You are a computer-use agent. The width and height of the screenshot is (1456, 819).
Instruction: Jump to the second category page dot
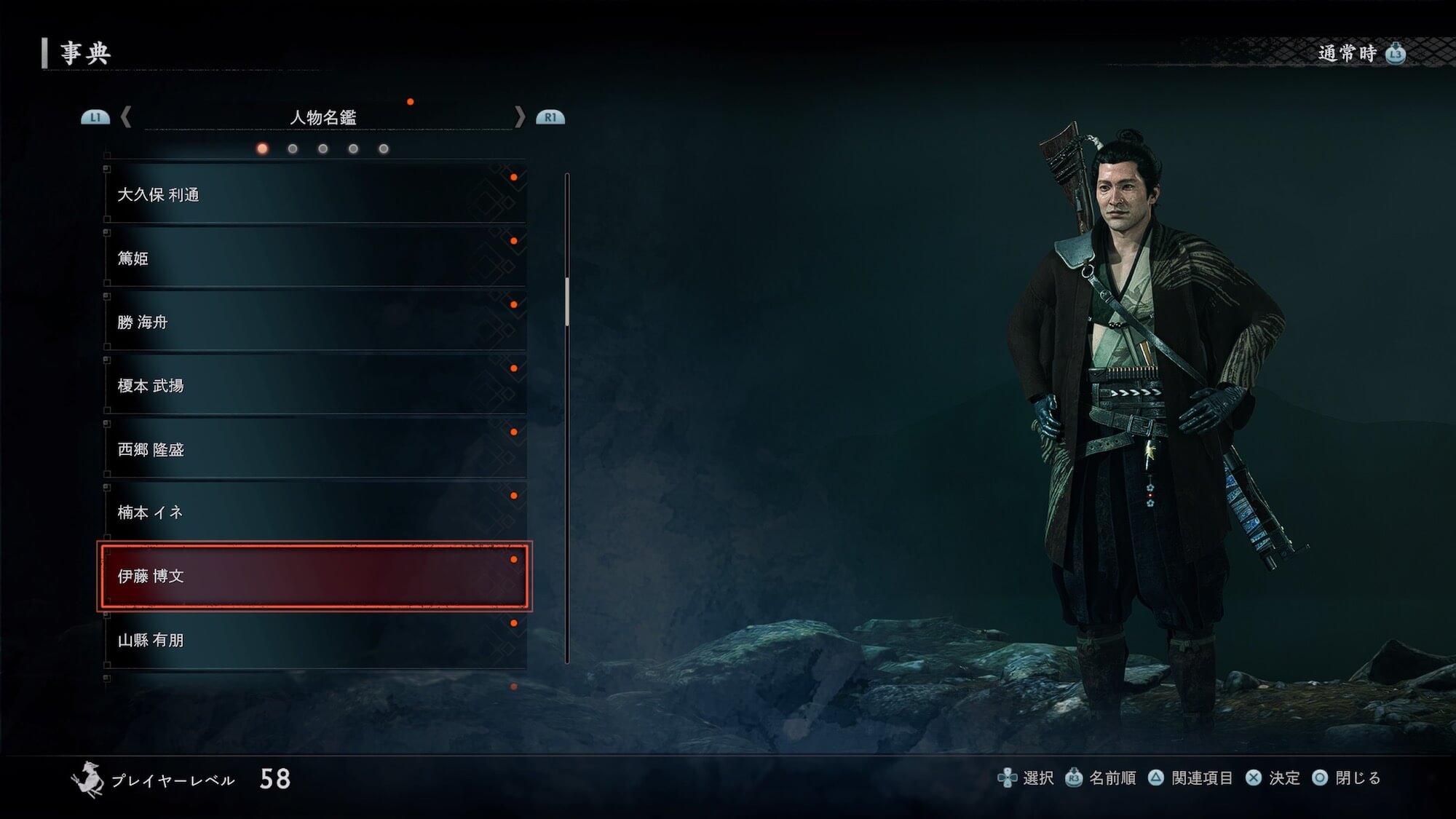click(293, 149)
